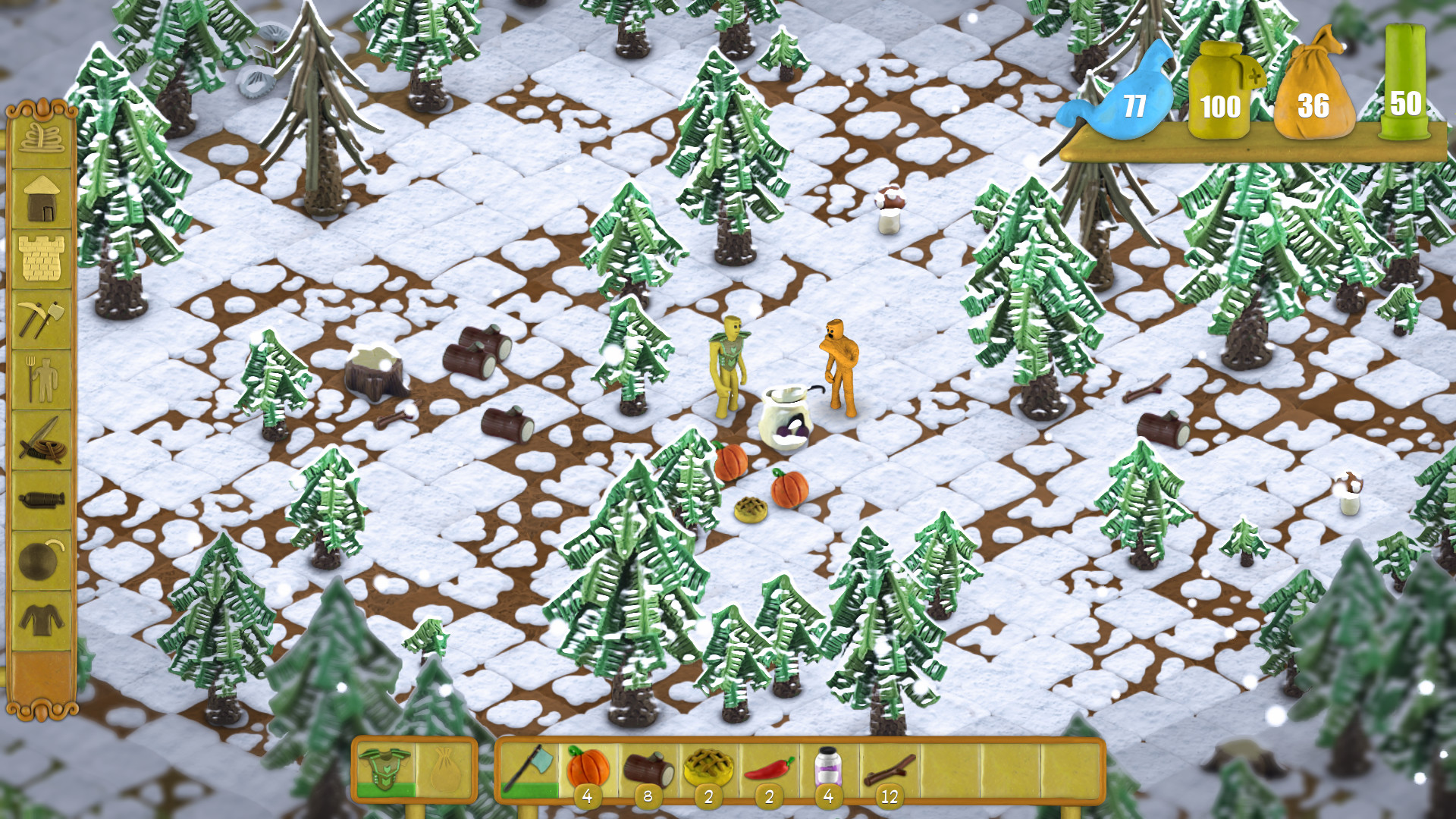
Task: Select the white jar item slot
Action: pyautogui.click(x=829, y=770)
